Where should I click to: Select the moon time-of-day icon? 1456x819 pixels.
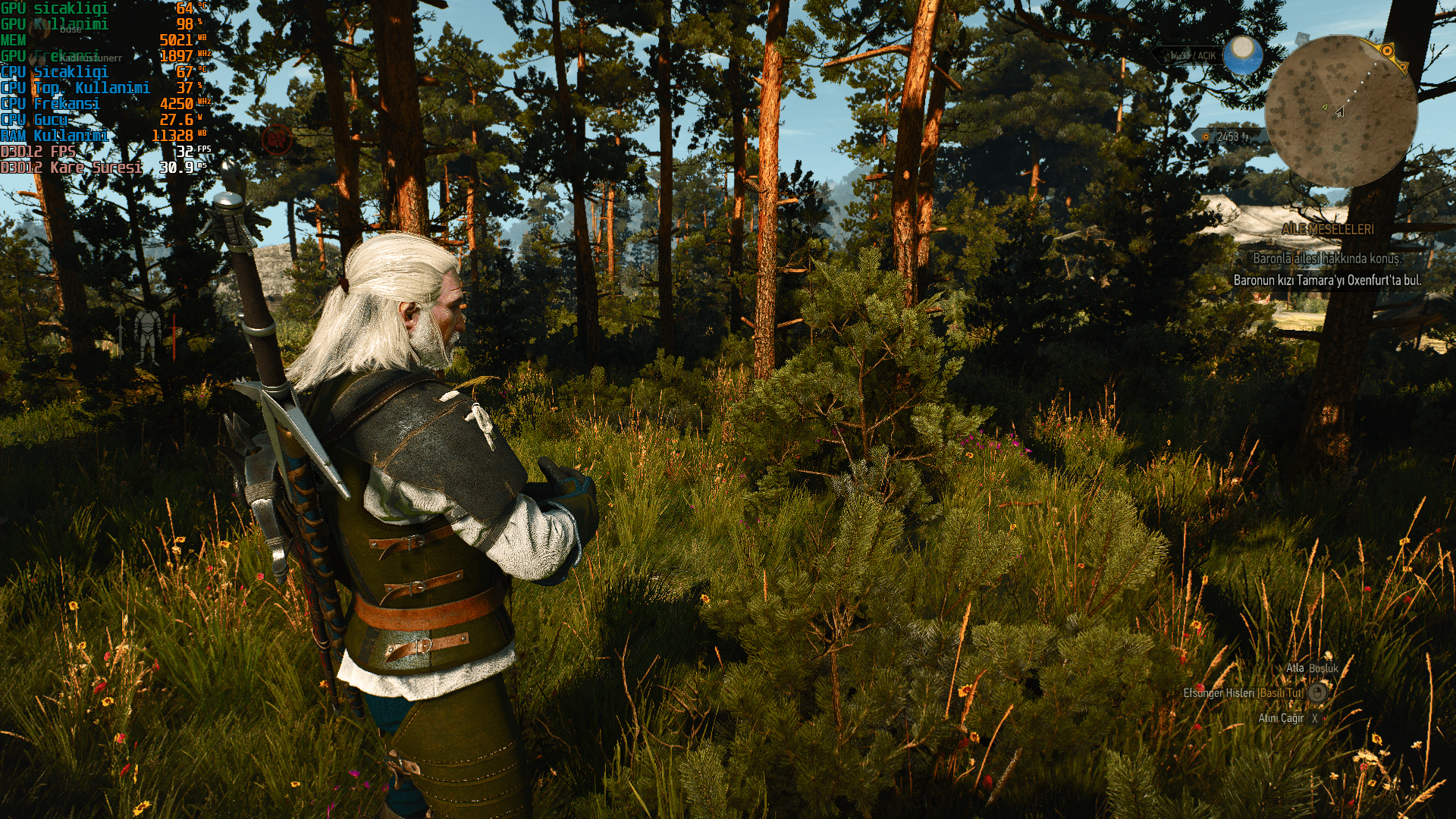pos(1243,54)
